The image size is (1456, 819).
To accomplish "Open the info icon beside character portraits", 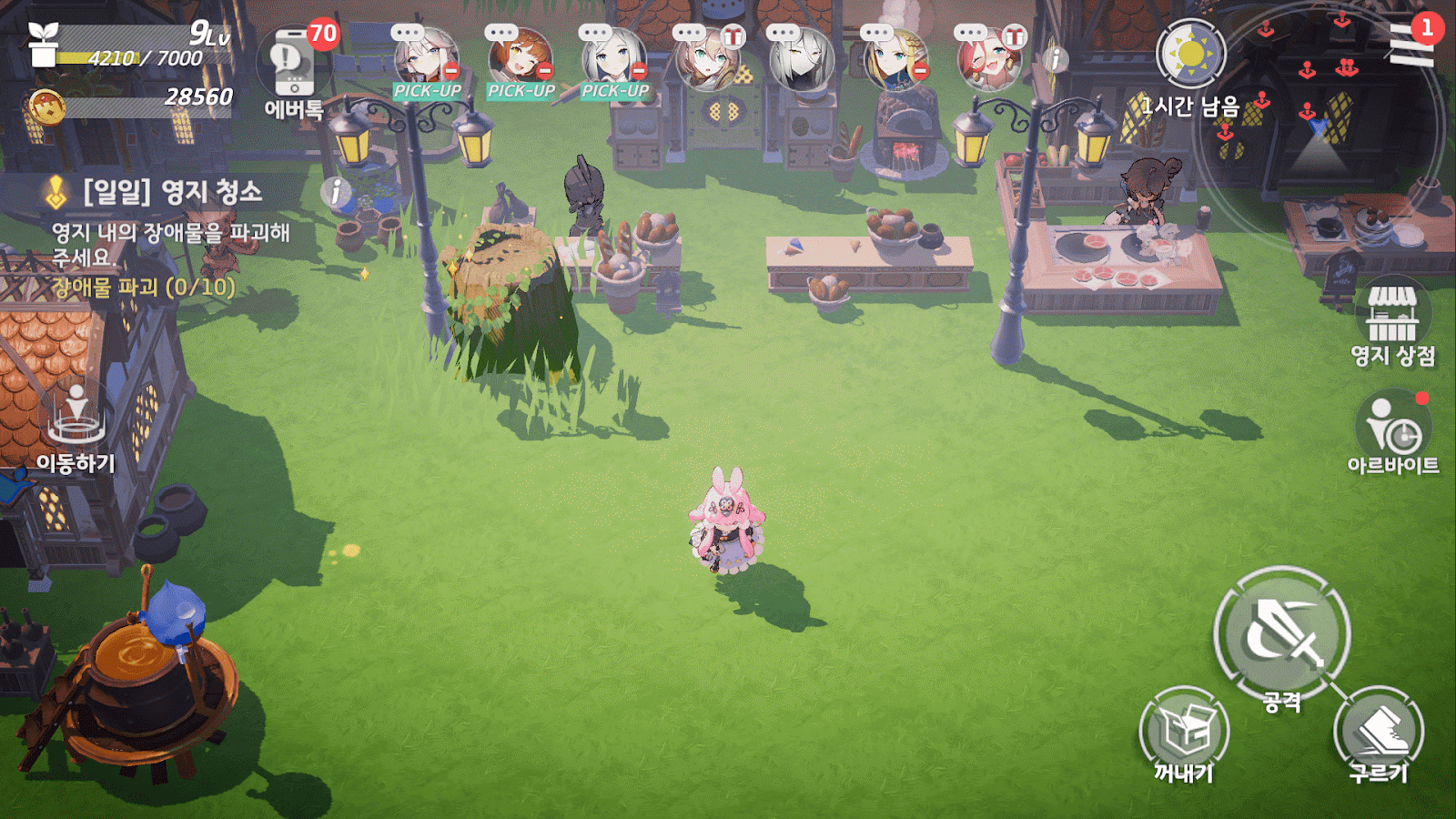I will [x=1056, y=60].
